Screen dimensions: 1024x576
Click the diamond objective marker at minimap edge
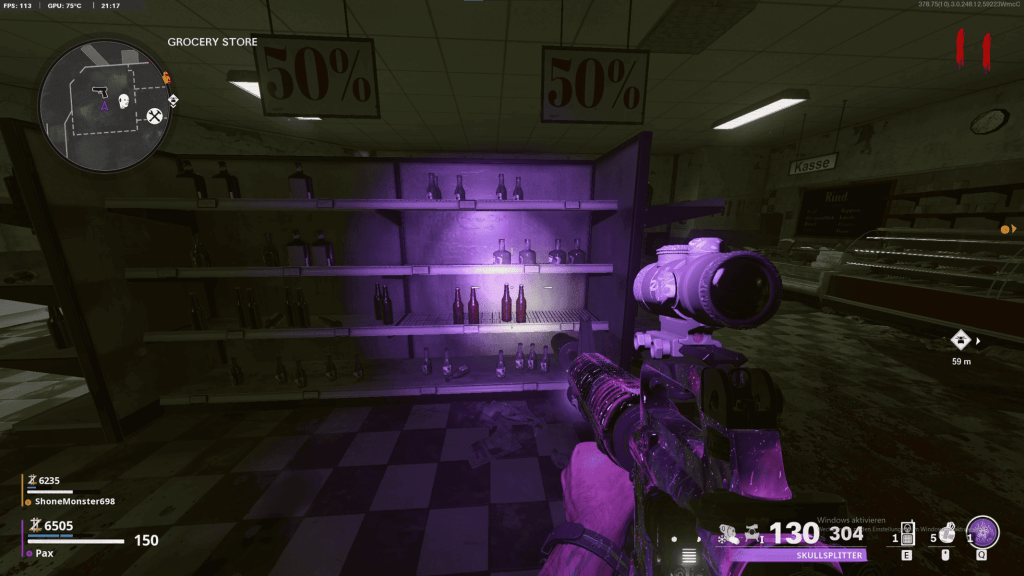(x=172, y=100)
